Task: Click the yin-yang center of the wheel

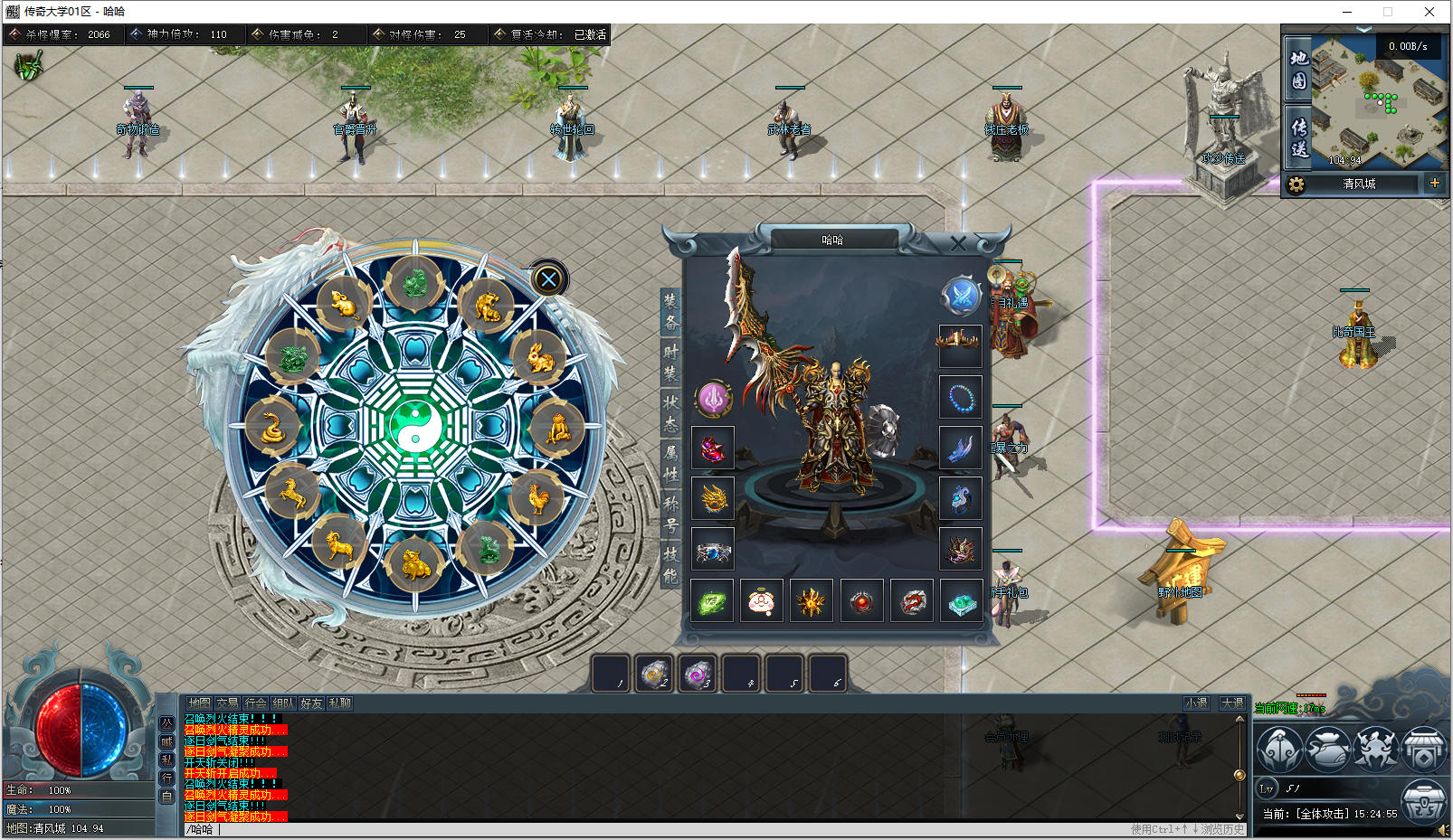Action: [x=414, y=425]
